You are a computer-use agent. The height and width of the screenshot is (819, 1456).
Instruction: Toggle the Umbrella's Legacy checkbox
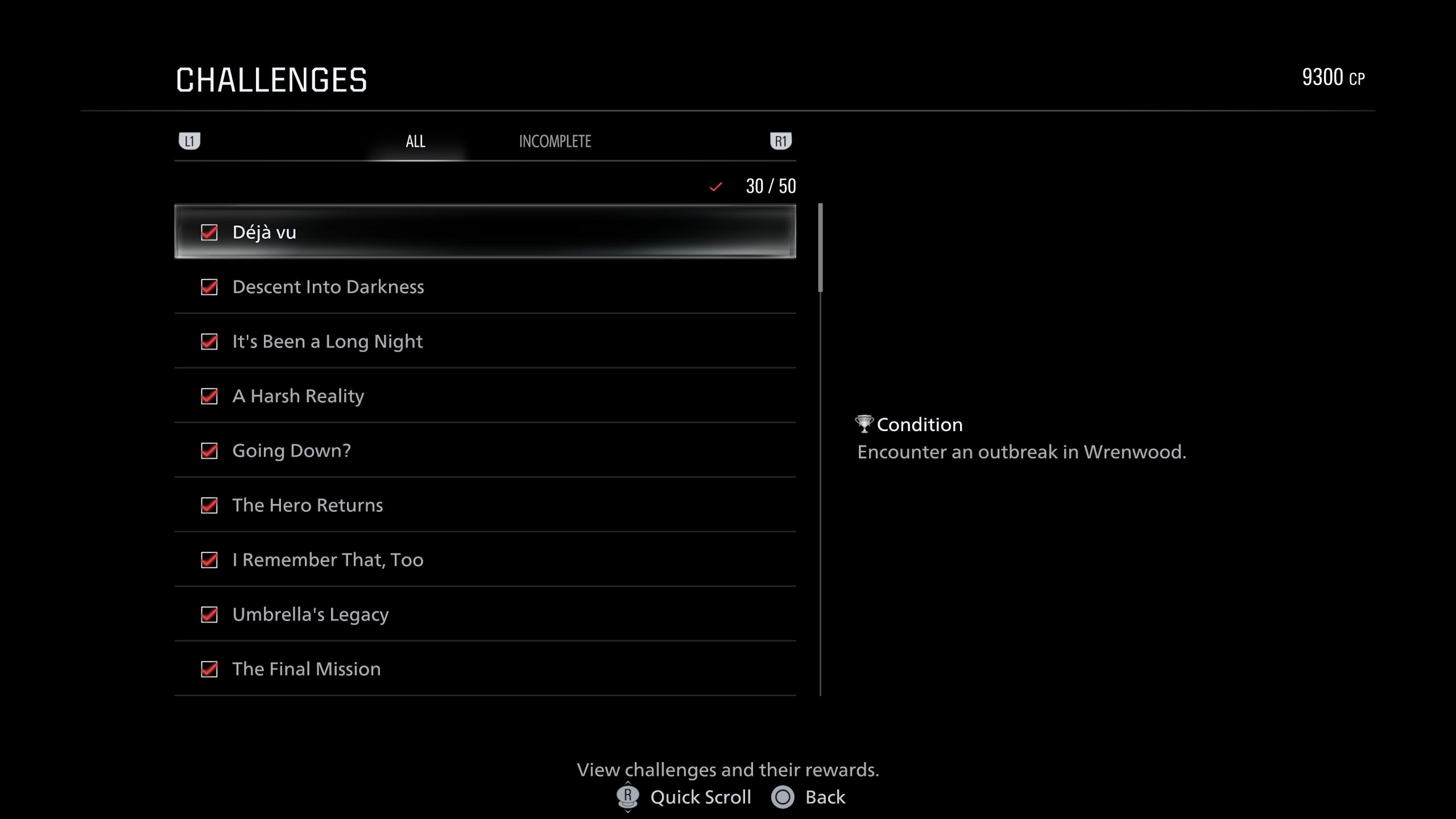209,614
